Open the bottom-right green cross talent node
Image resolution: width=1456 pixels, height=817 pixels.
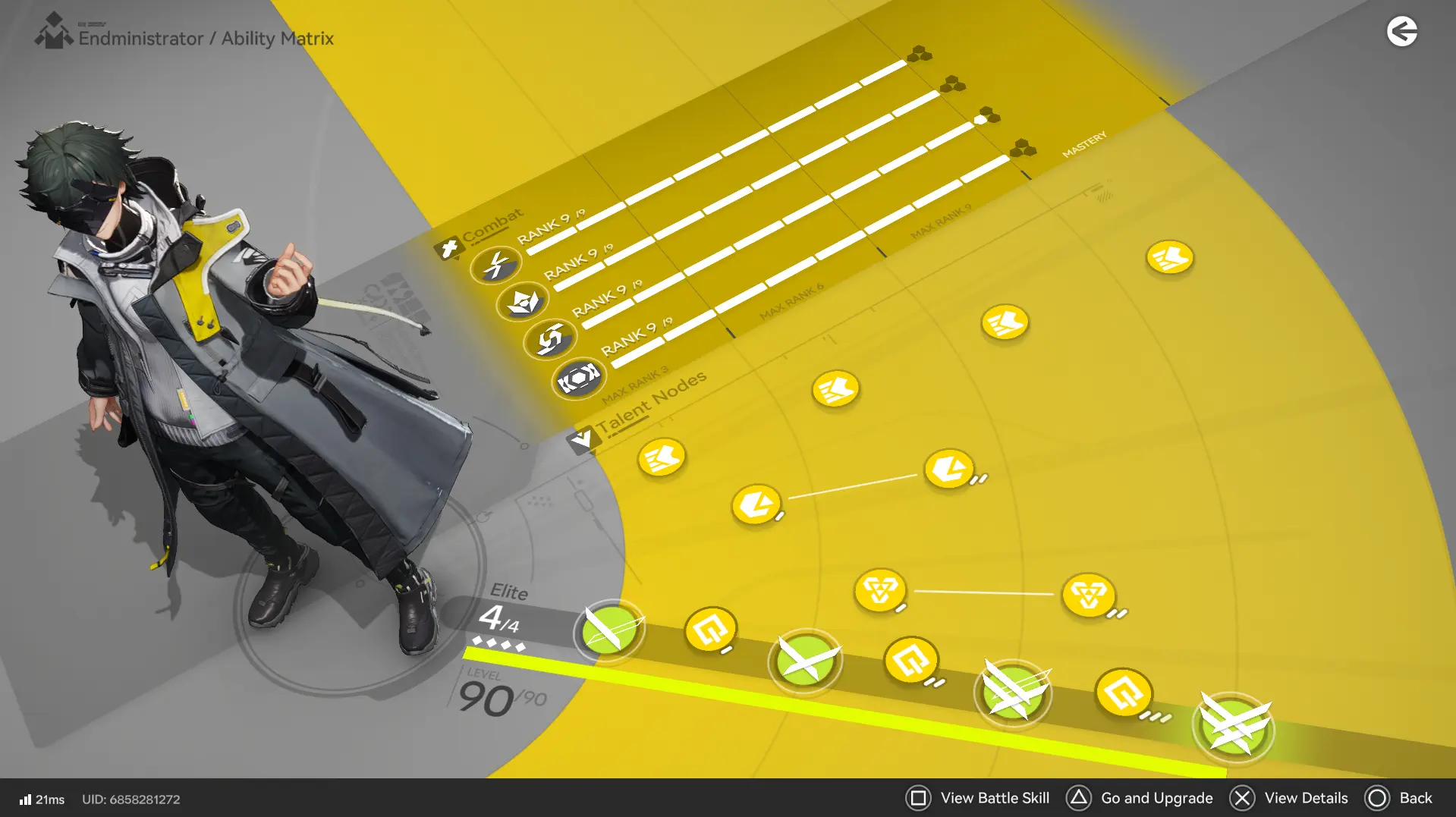(x=1234, y=726)
